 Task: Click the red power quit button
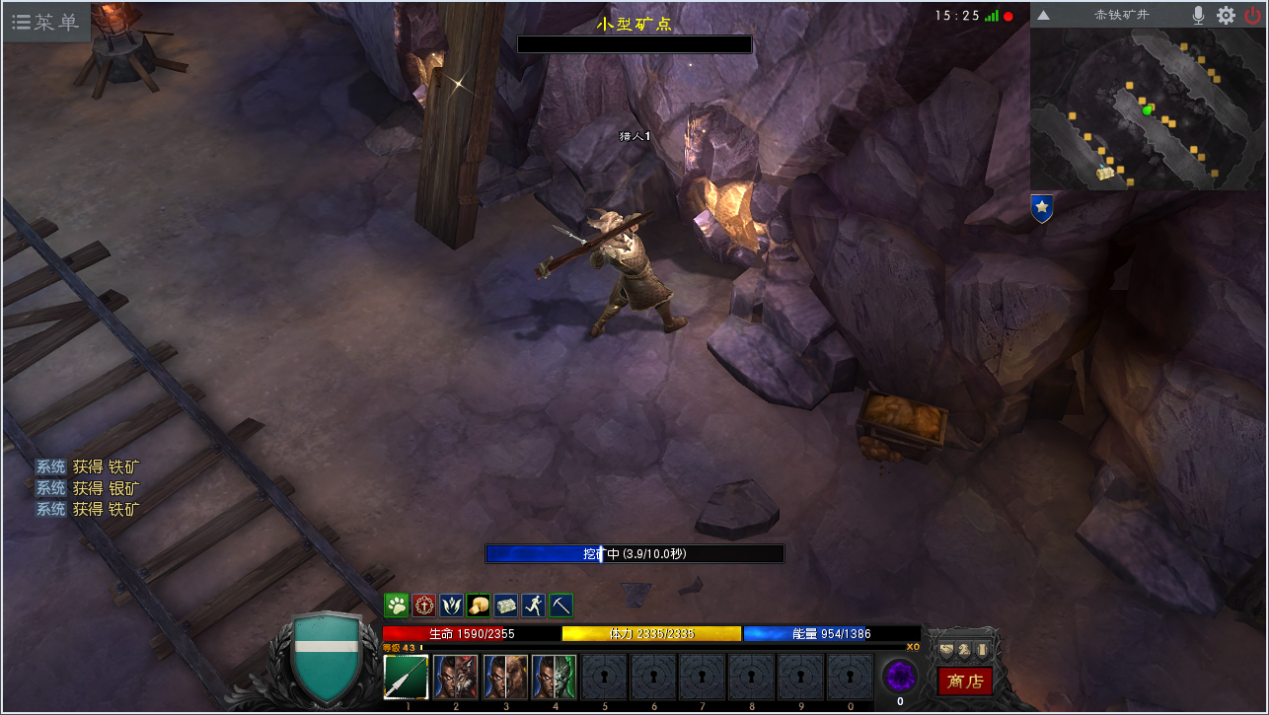point(1252,15)
